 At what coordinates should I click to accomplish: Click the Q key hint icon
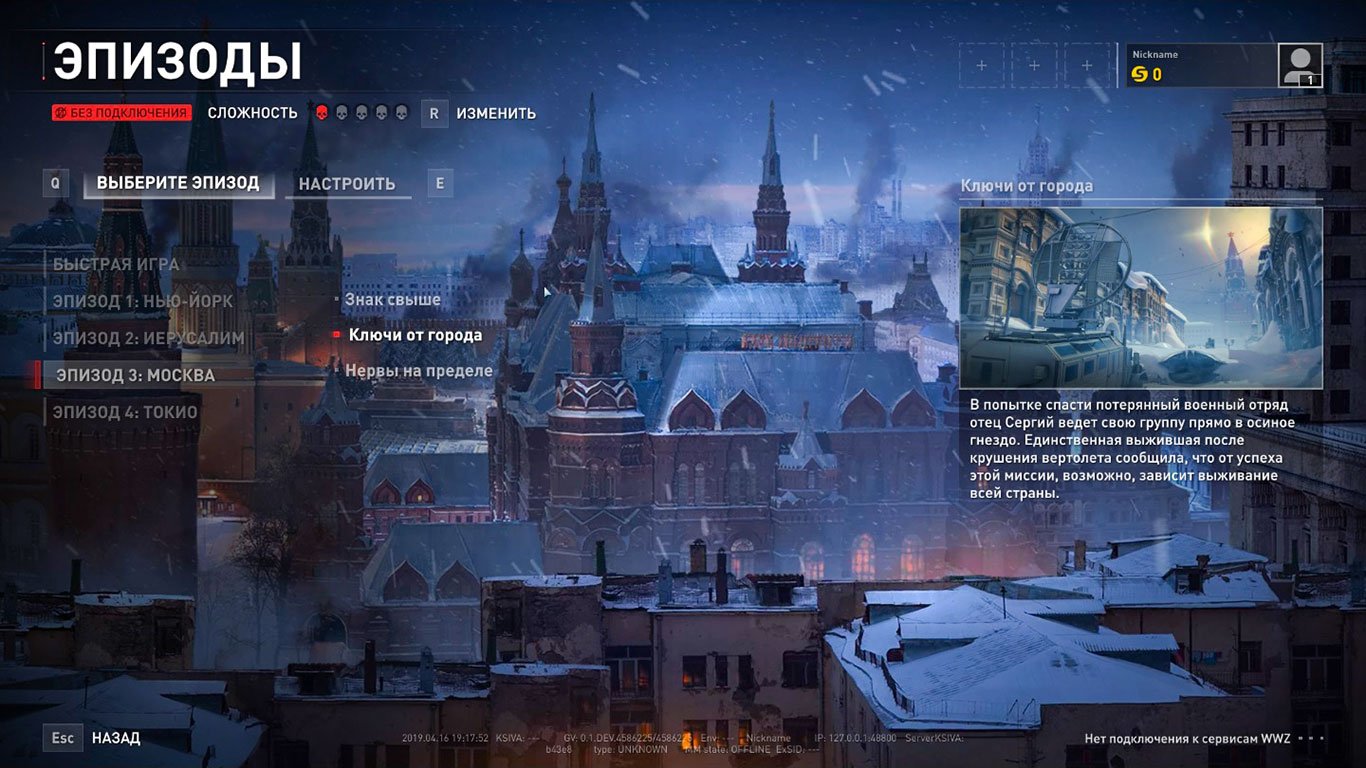(x=55, y=183)
